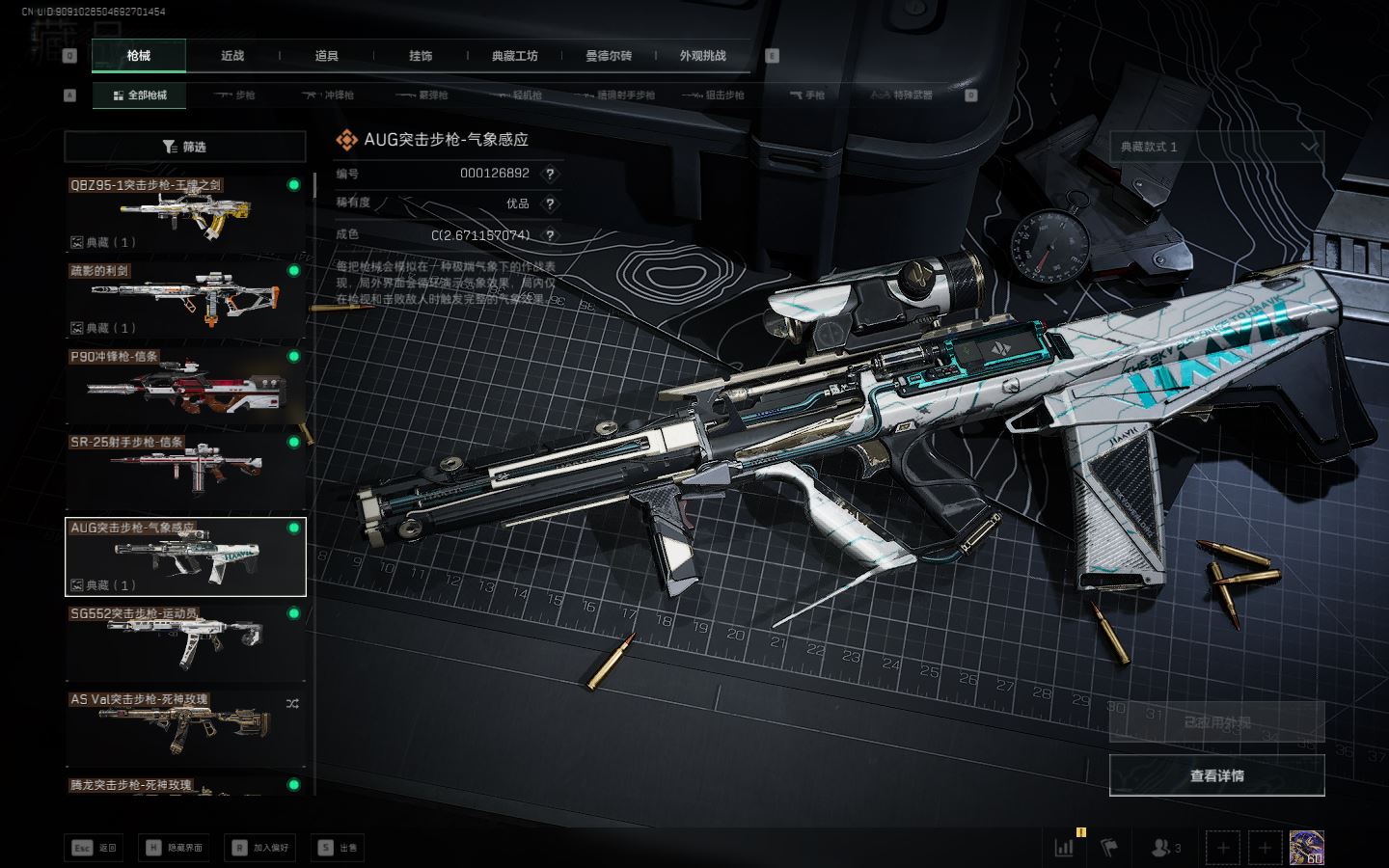Select the 挂饰 charms tab
Viewport: 1389px width, 868px height.
(421, 56)
